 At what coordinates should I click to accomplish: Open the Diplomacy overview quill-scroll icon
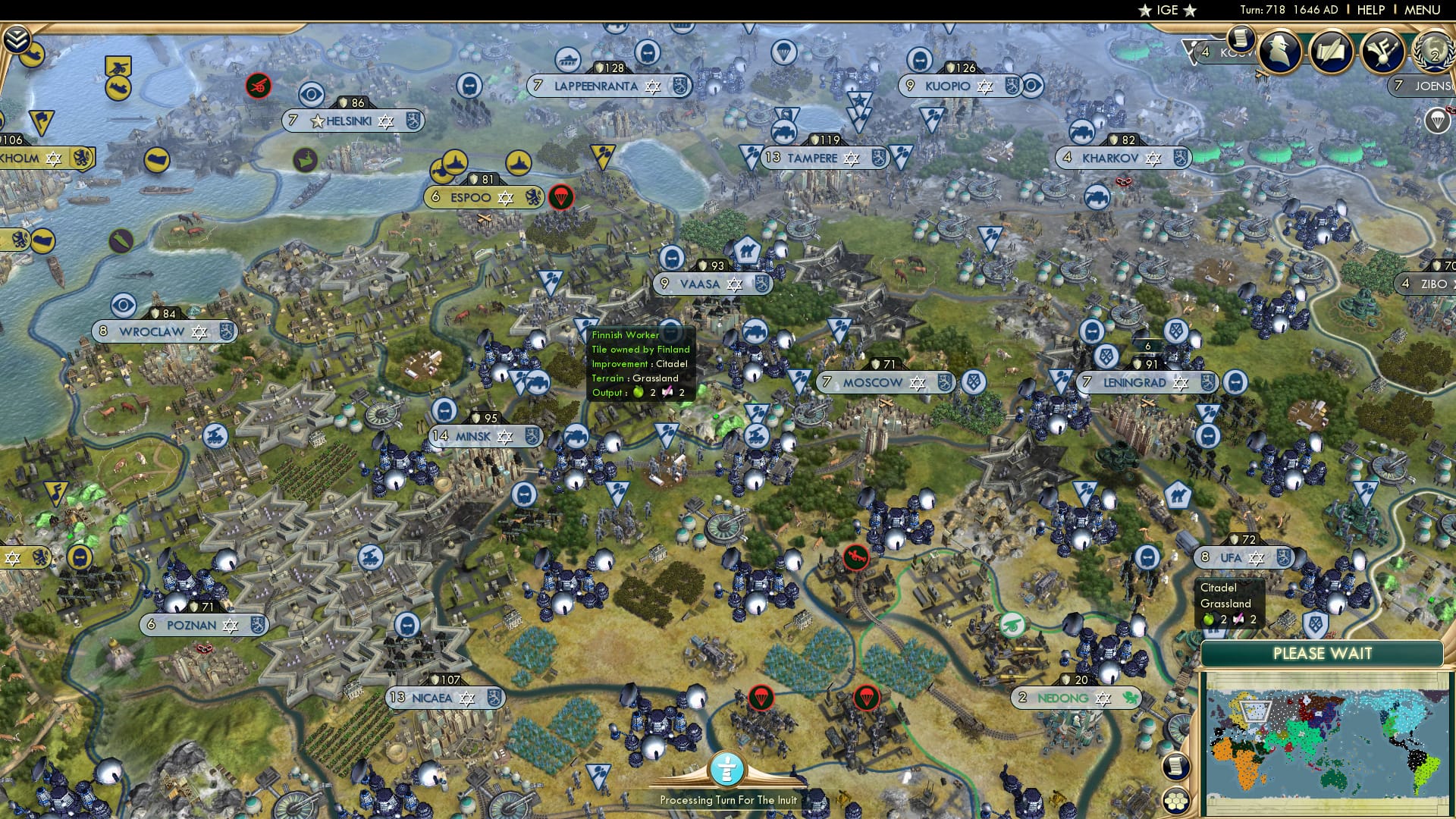(1331, 52)
